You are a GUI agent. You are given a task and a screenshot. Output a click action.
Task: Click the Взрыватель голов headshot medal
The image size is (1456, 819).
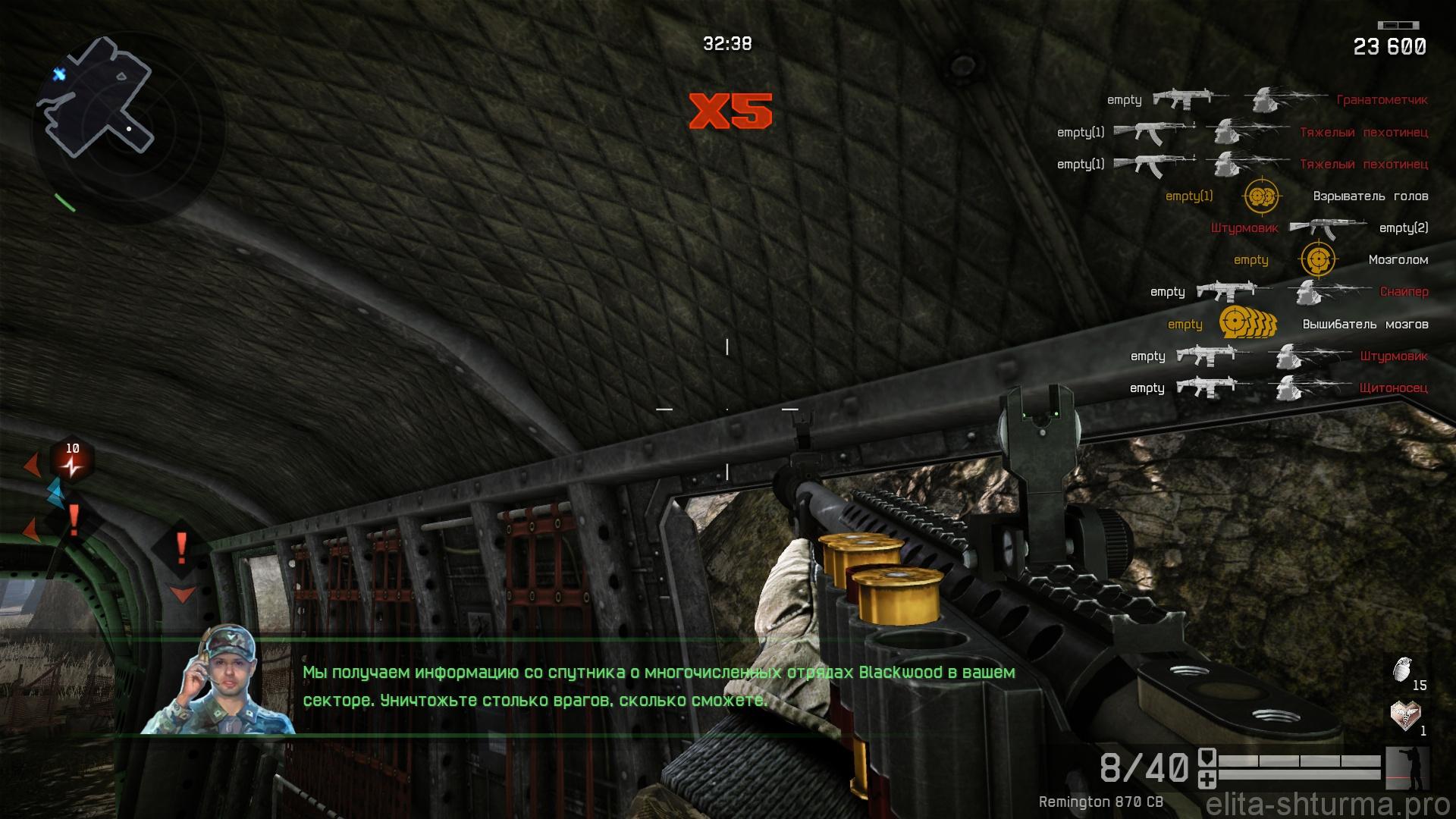click(x=1261, y=196)
